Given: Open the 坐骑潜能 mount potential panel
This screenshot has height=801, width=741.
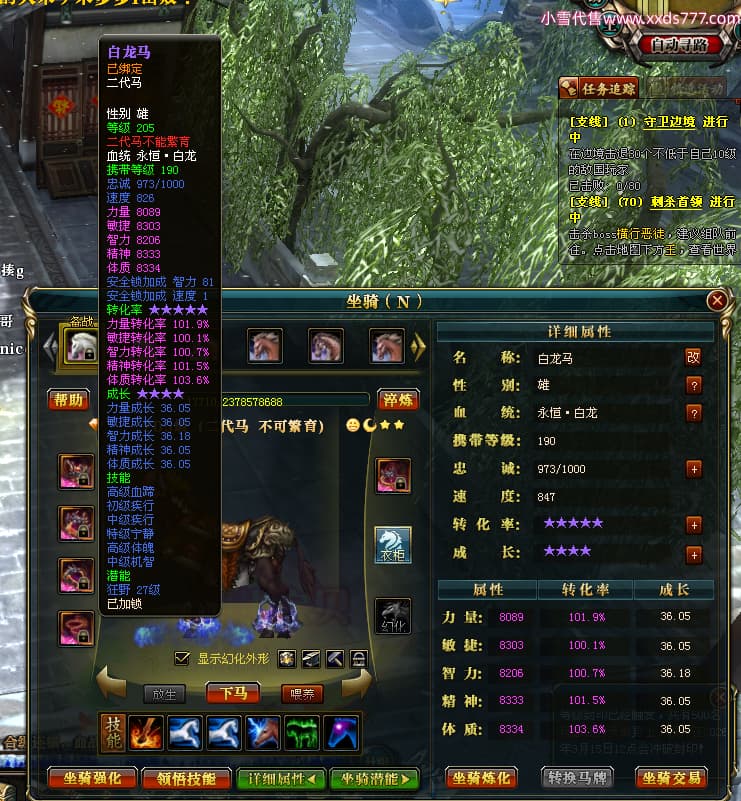Looking at the screenshot, I should coord(377,778).
